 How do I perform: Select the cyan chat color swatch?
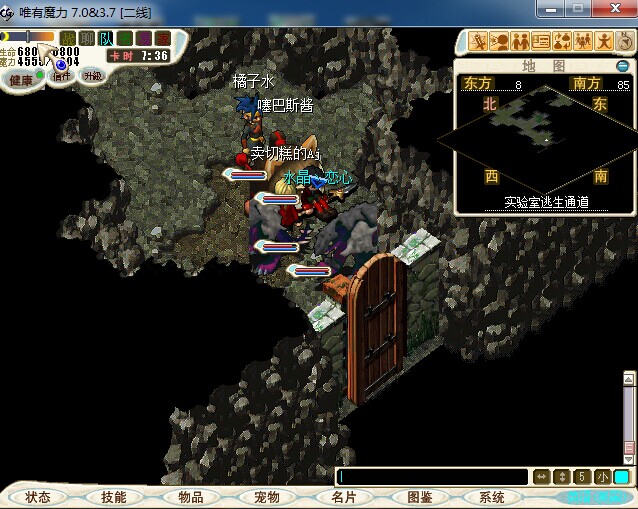621,477
